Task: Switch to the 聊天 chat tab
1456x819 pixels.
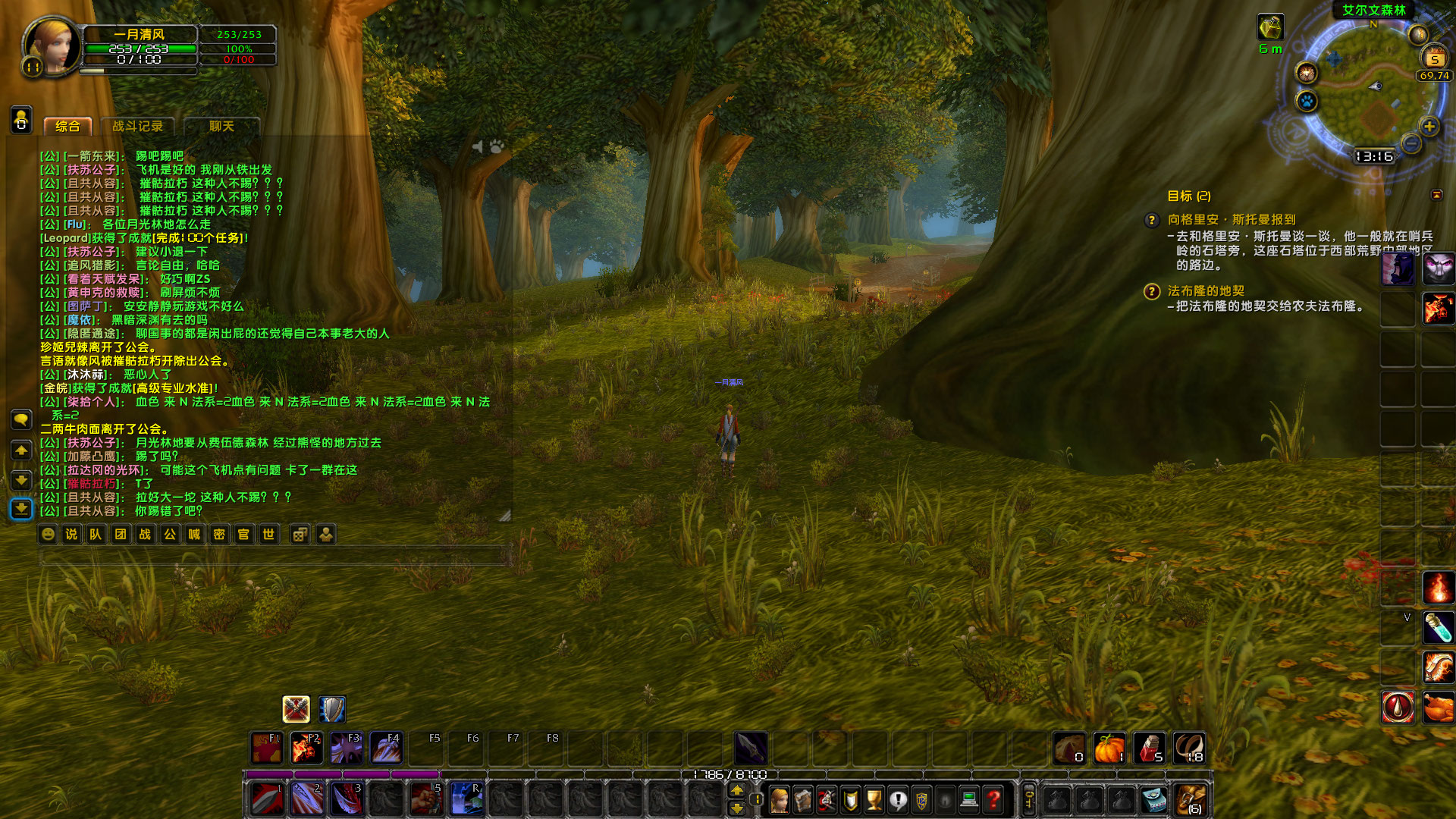Action: (x=220, y=127)
